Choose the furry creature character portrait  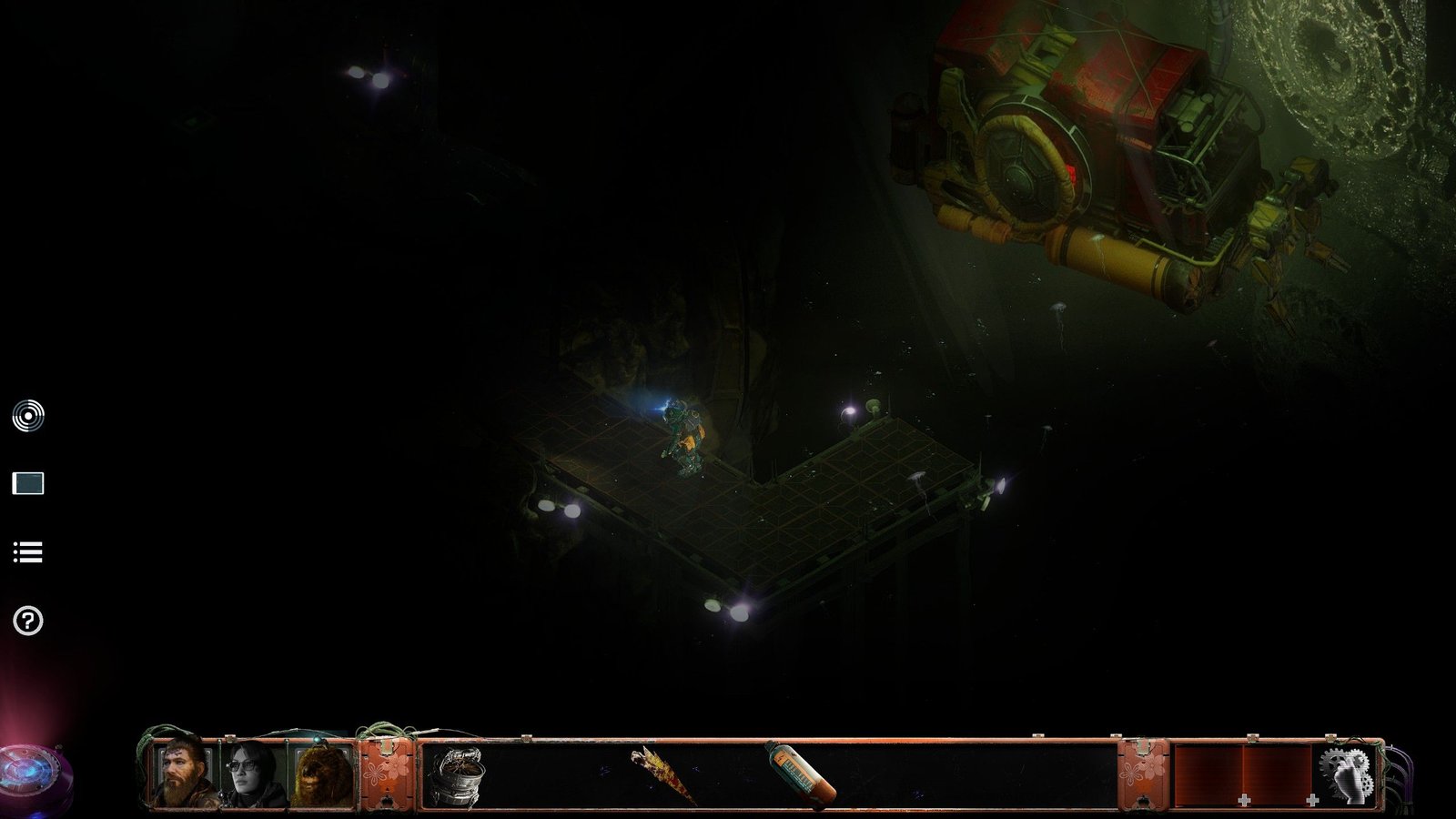point(322,774)
